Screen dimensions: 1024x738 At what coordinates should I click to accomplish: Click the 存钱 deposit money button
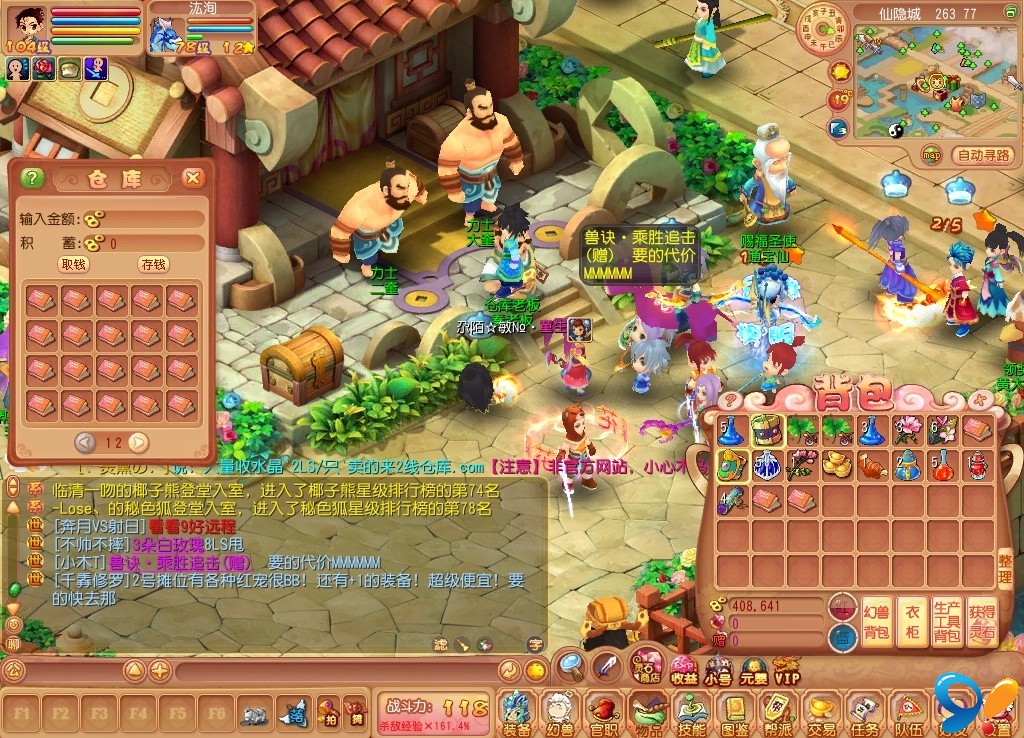153,264
